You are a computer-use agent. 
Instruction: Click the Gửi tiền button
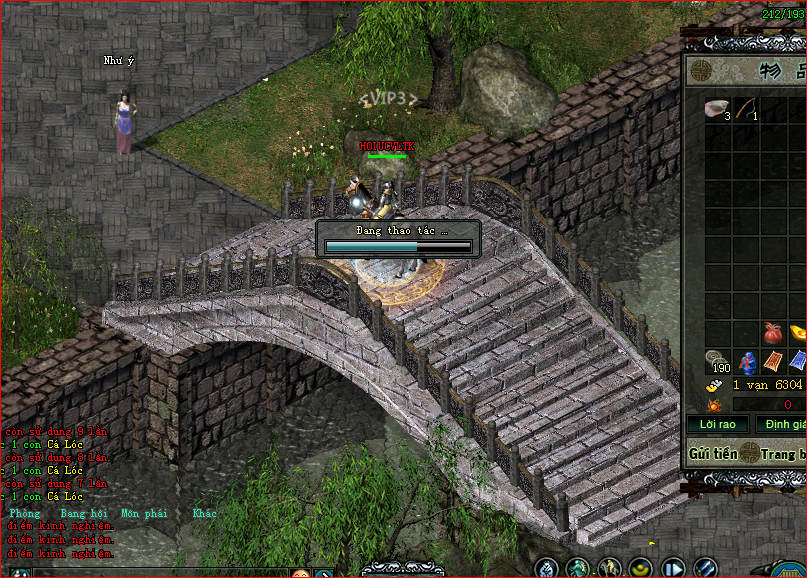pyautogui.click(x=712, y=453)
